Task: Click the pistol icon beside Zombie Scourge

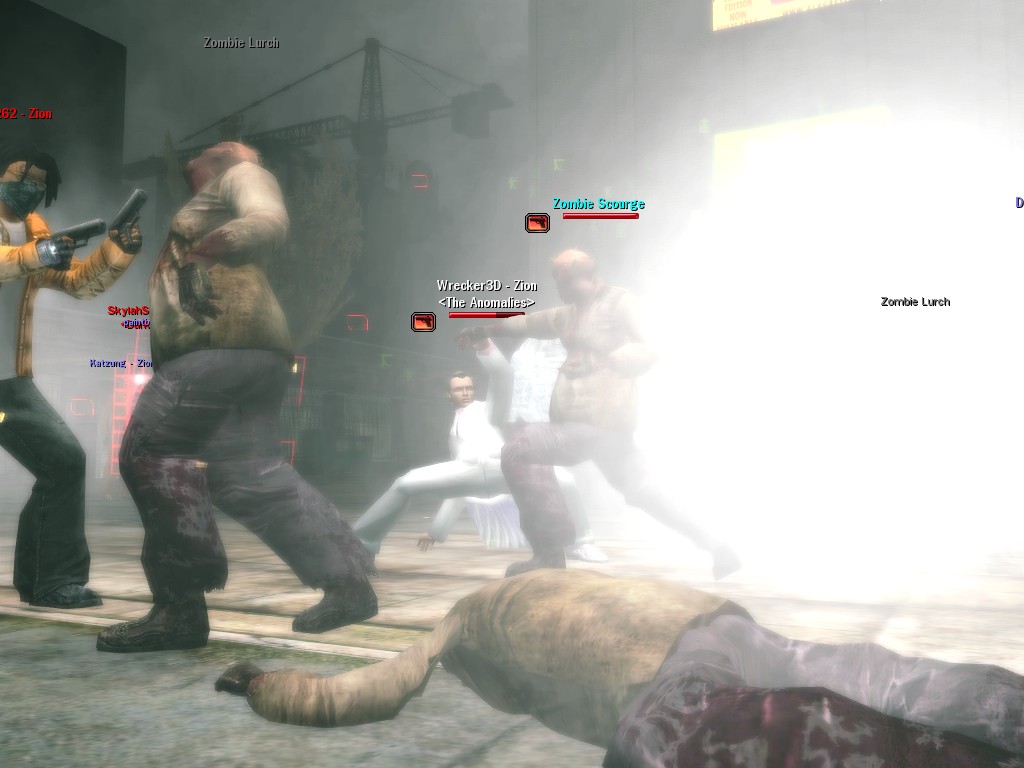Action: (x=537, y=222)
